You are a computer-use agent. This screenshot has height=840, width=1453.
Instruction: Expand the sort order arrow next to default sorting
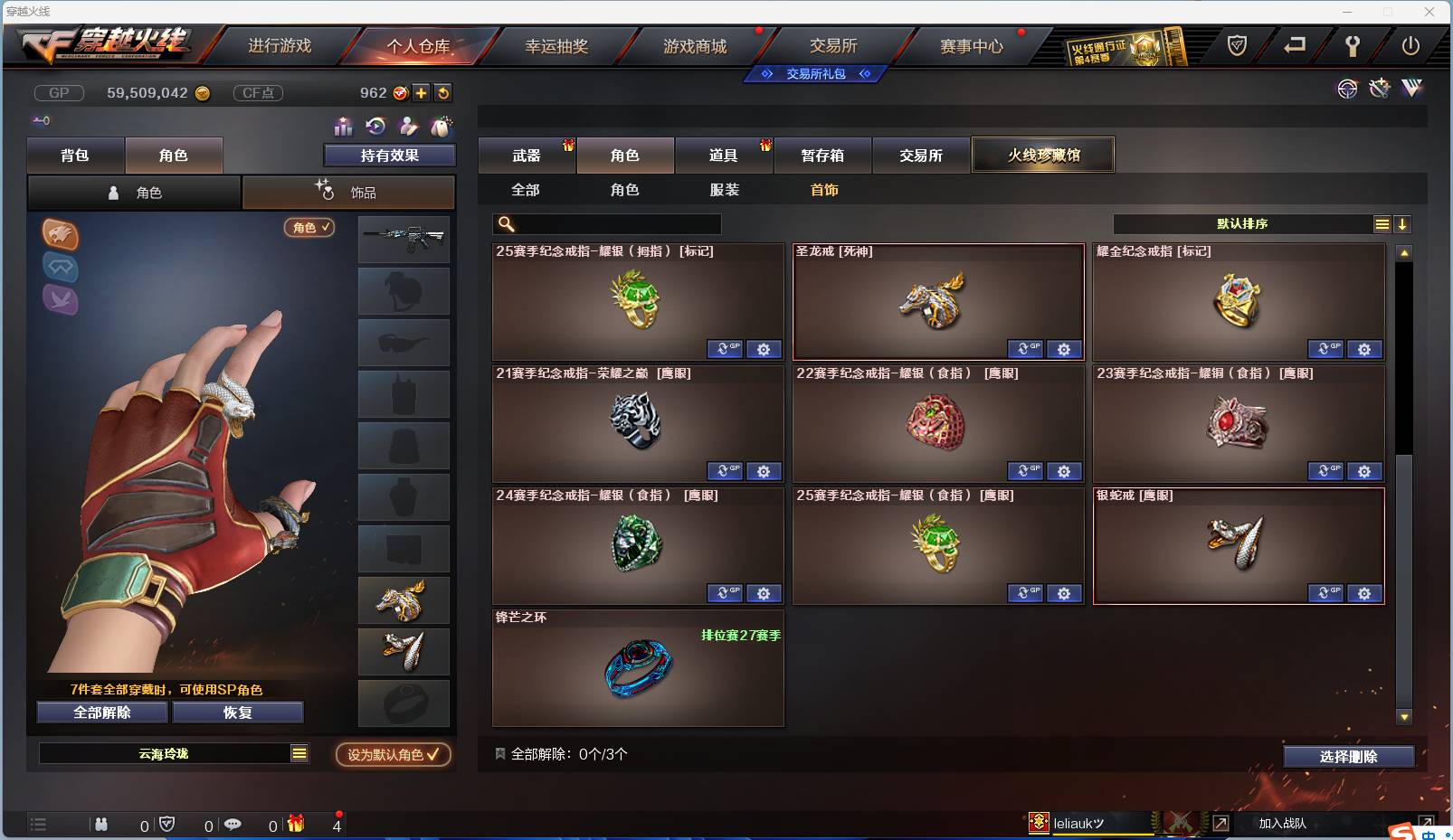coord(1403,223)
